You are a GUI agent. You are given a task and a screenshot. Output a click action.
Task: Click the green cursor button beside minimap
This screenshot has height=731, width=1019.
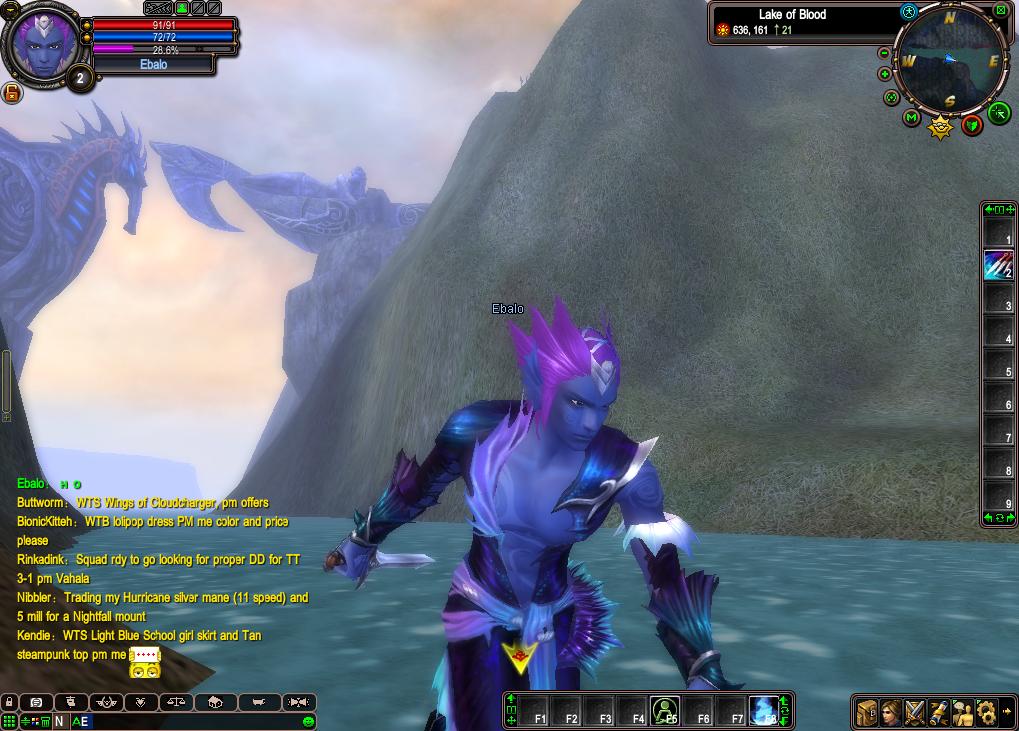coord(998,114)
